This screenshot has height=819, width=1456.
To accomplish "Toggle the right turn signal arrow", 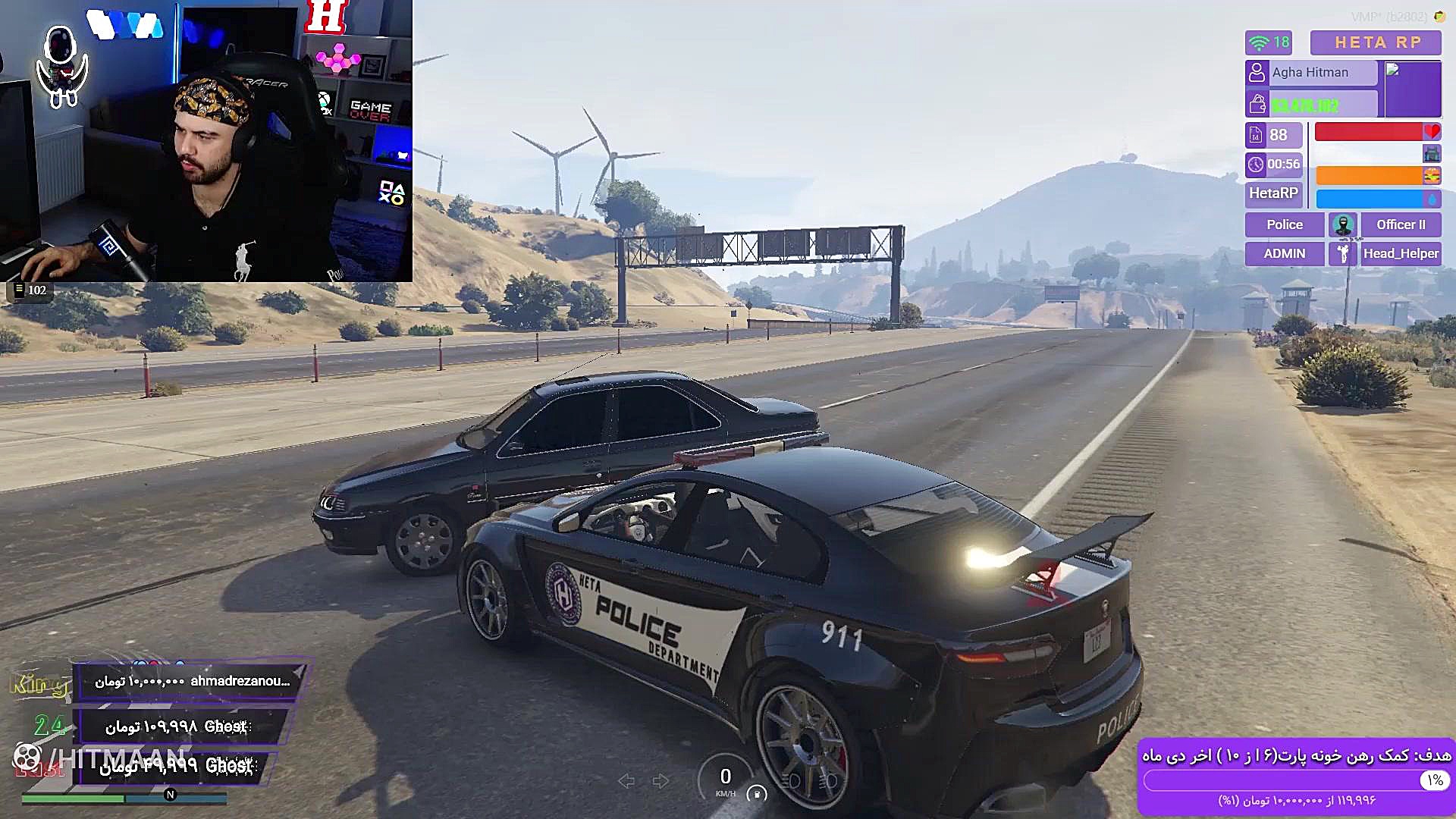I will 661,781.
